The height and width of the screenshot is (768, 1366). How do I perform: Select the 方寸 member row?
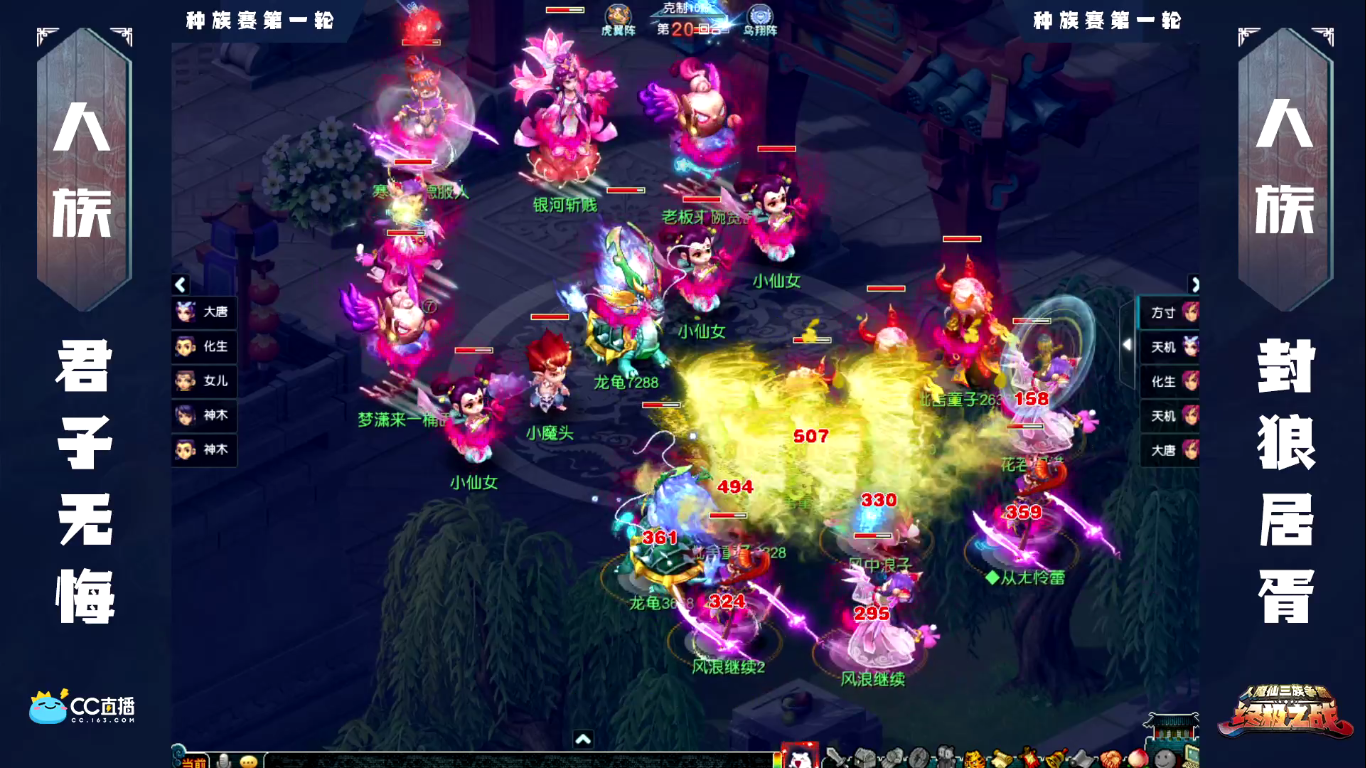coord(1170,313)
